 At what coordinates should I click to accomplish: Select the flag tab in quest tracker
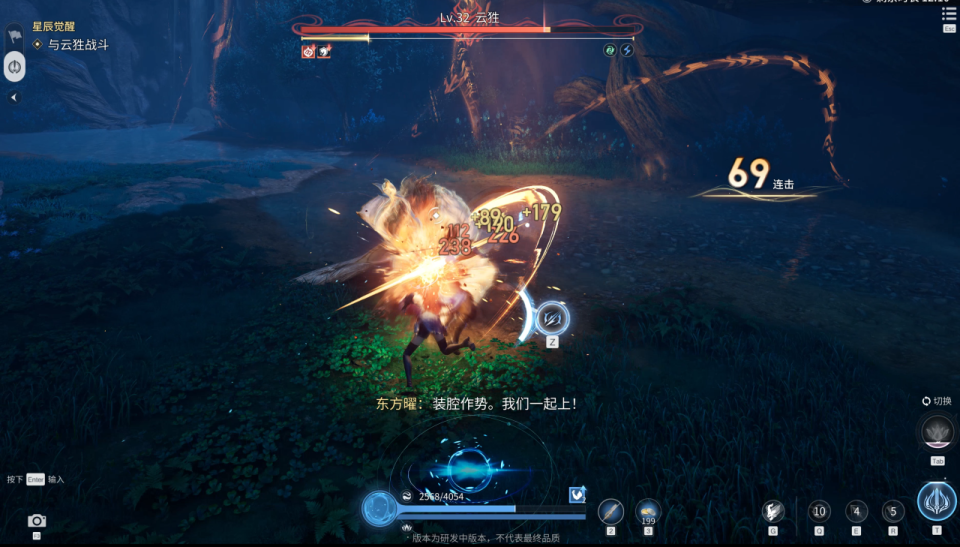click(15, 34)
